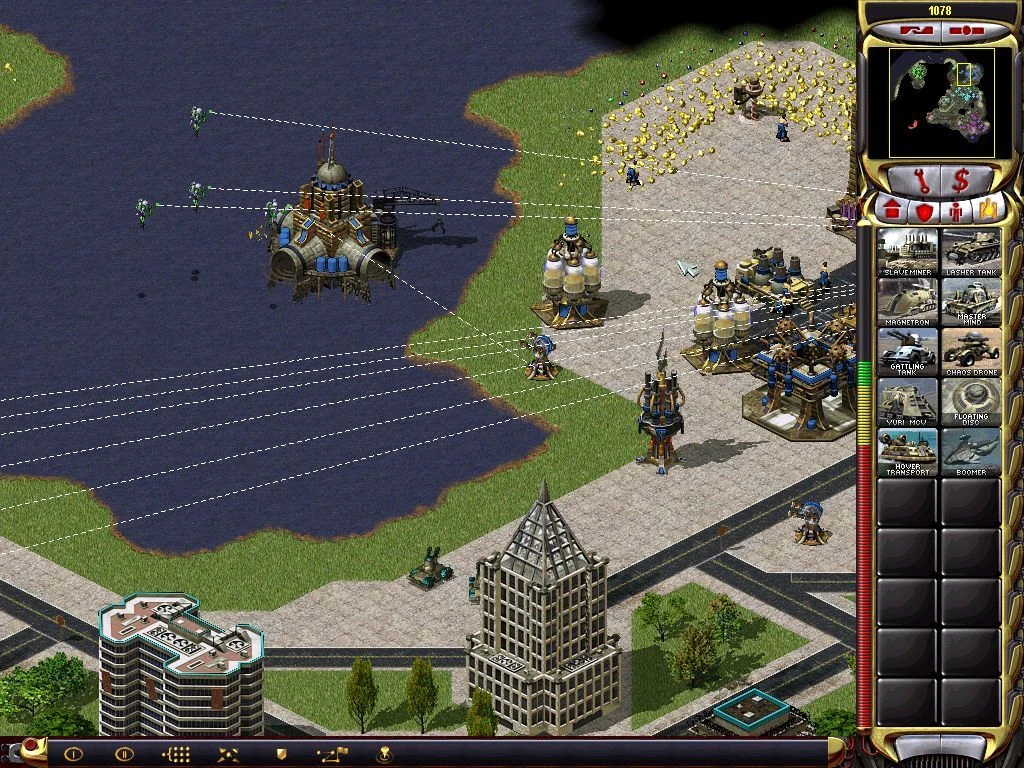This screenshot has width=1024, height=768.
Task: Switch to the shield defenses tab
Action: (924, 211)
